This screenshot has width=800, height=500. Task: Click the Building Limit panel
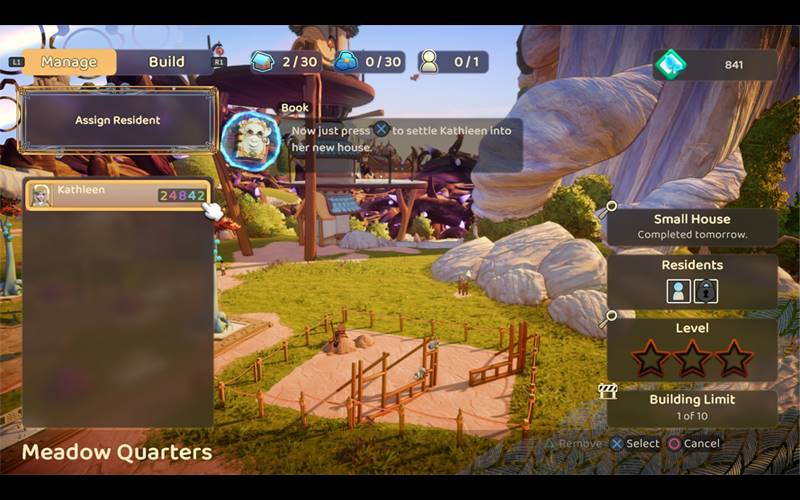point(692,406)
